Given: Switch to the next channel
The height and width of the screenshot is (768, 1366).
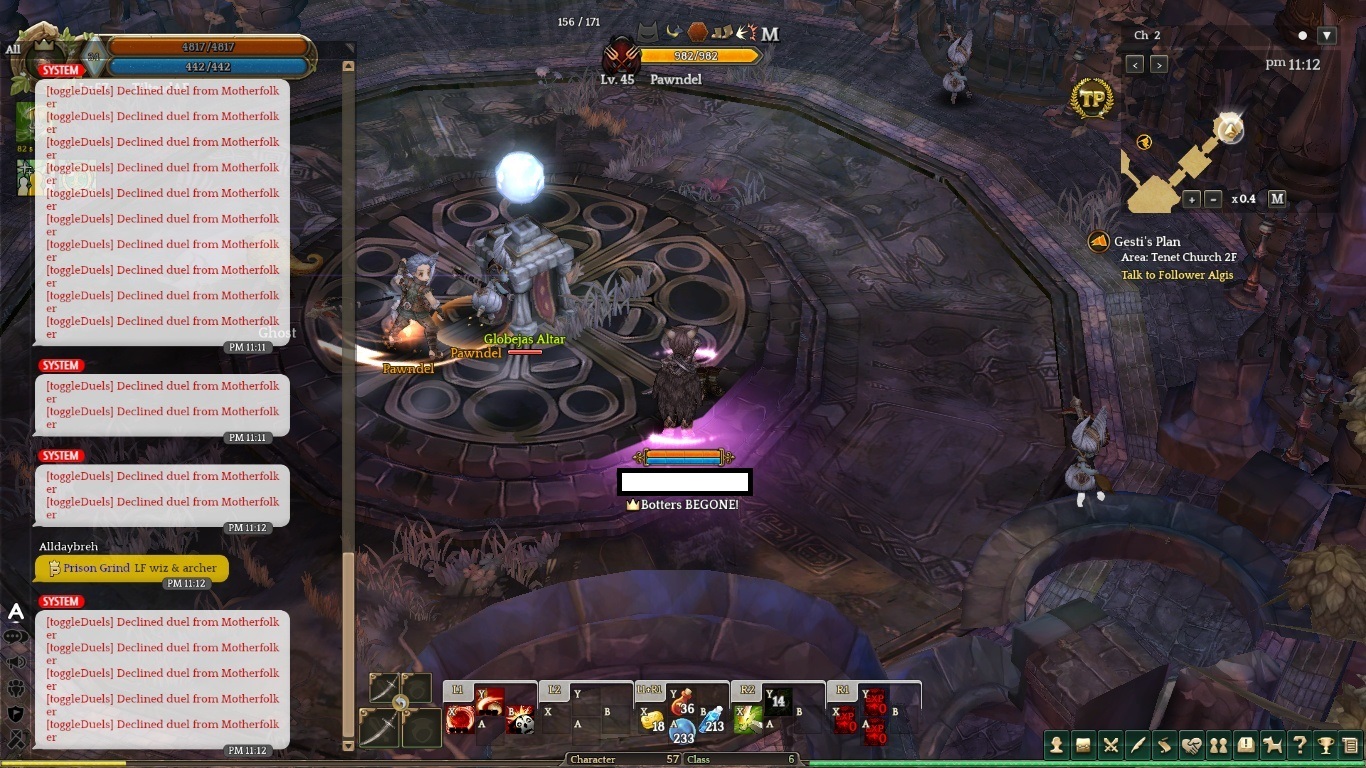Looking at the screenshot, I should coord(1159,64).
